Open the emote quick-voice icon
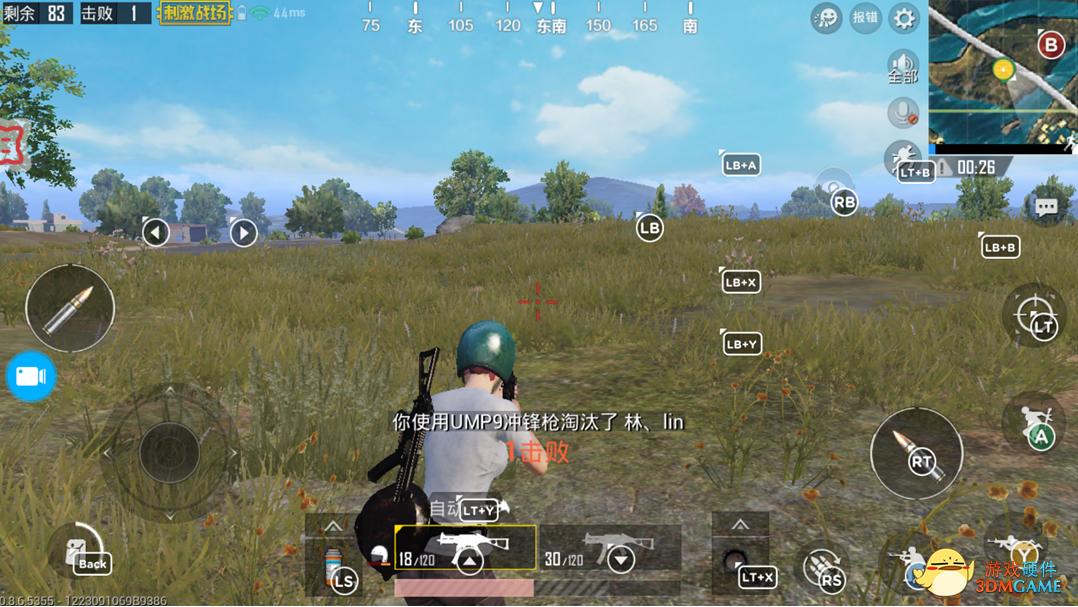The image size is (1078, 607). pos(826,18)
